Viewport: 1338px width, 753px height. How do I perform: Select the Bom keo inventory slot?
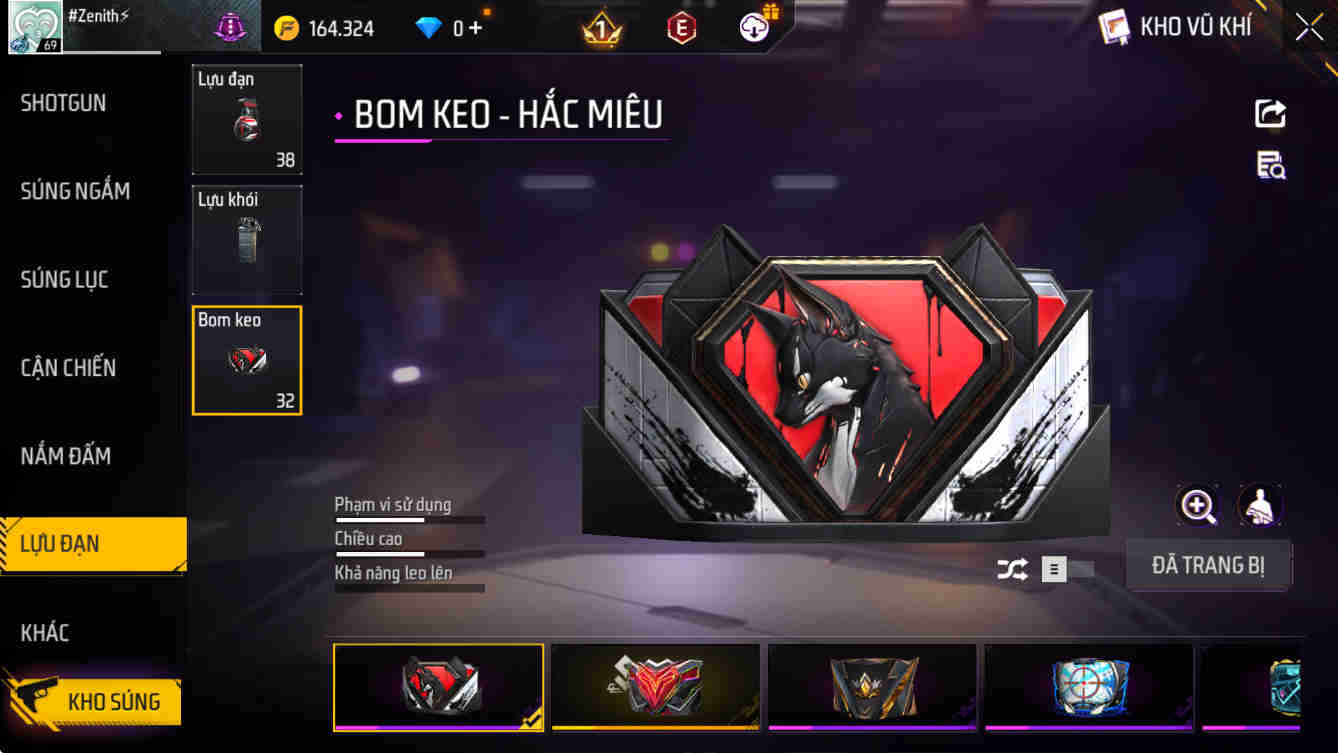tap(246, 360)
